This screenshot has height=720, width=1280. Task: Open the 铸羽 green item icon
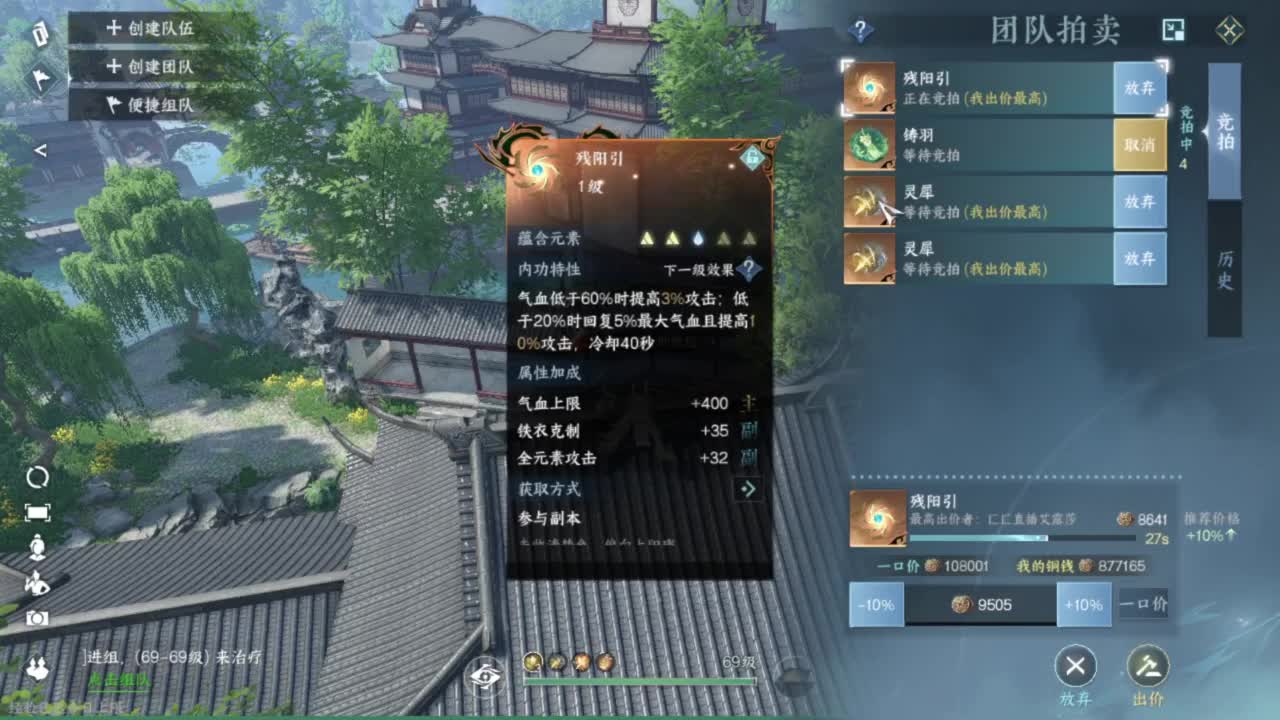coord(866,146)
